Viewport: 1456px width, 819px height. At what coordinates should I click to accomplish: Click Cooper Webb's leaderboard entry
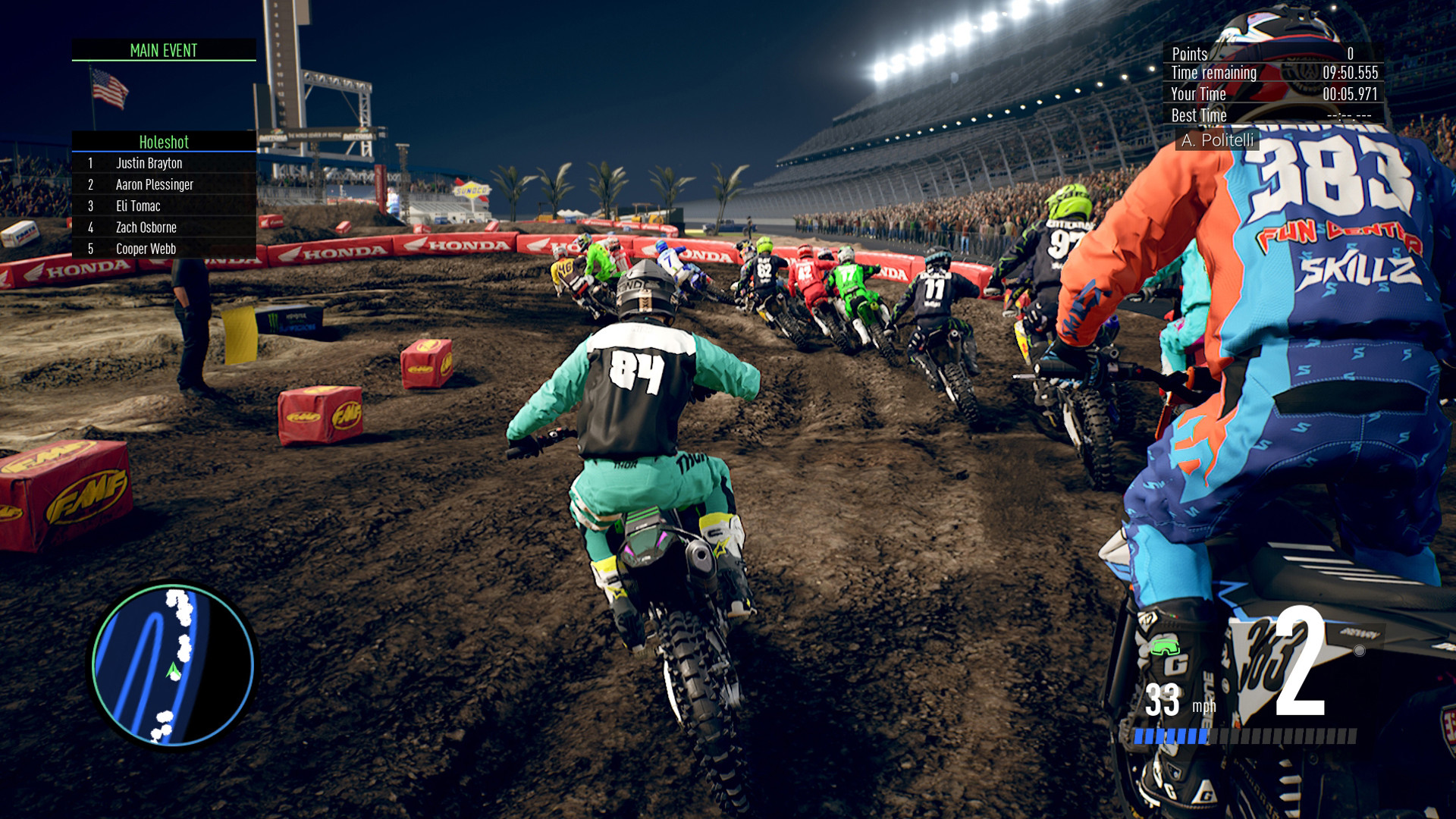tap(146, 249)
